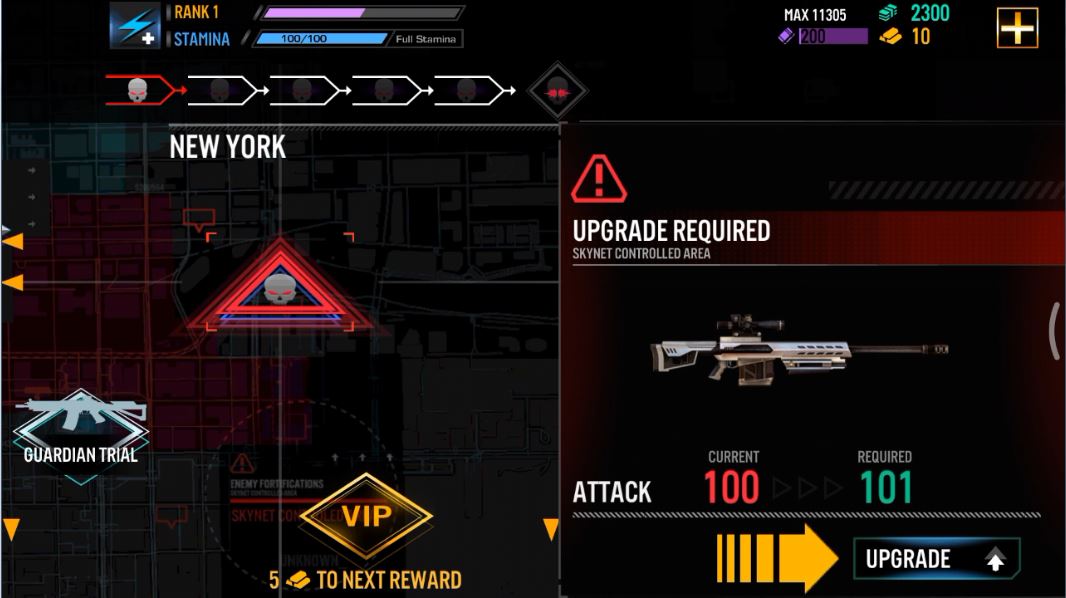Select the first red skull stage
The image size is (1066, 598).
pos(141,91)
